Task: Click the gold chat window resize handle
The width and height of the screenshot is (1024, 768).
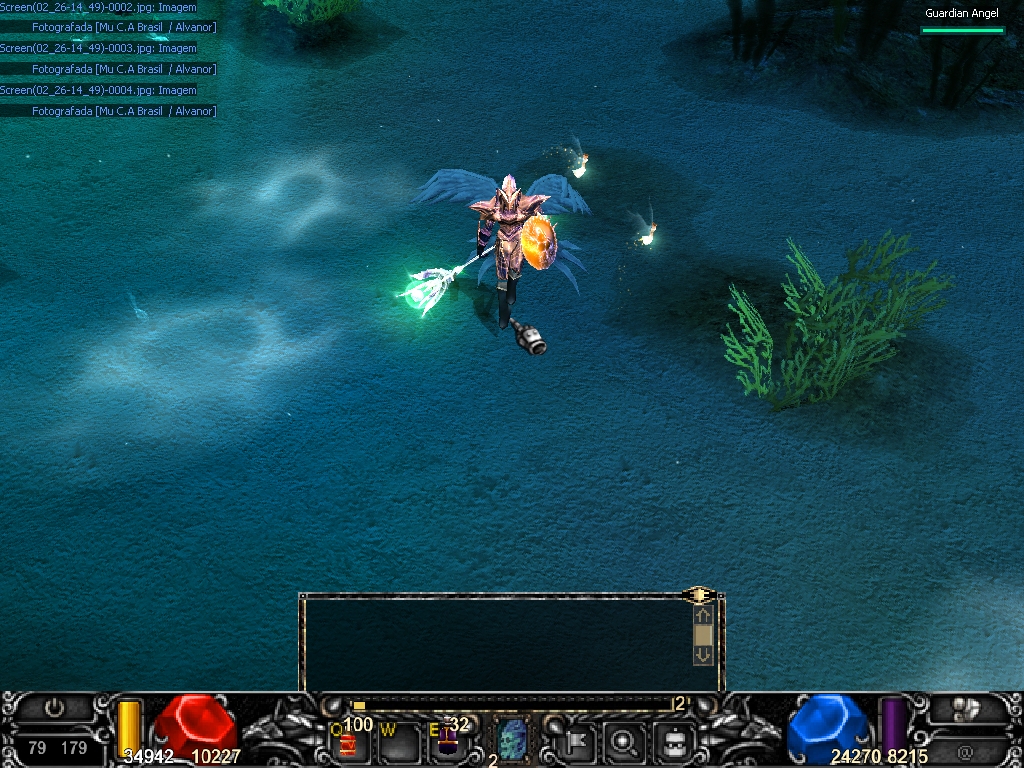Action: (698, 595)
